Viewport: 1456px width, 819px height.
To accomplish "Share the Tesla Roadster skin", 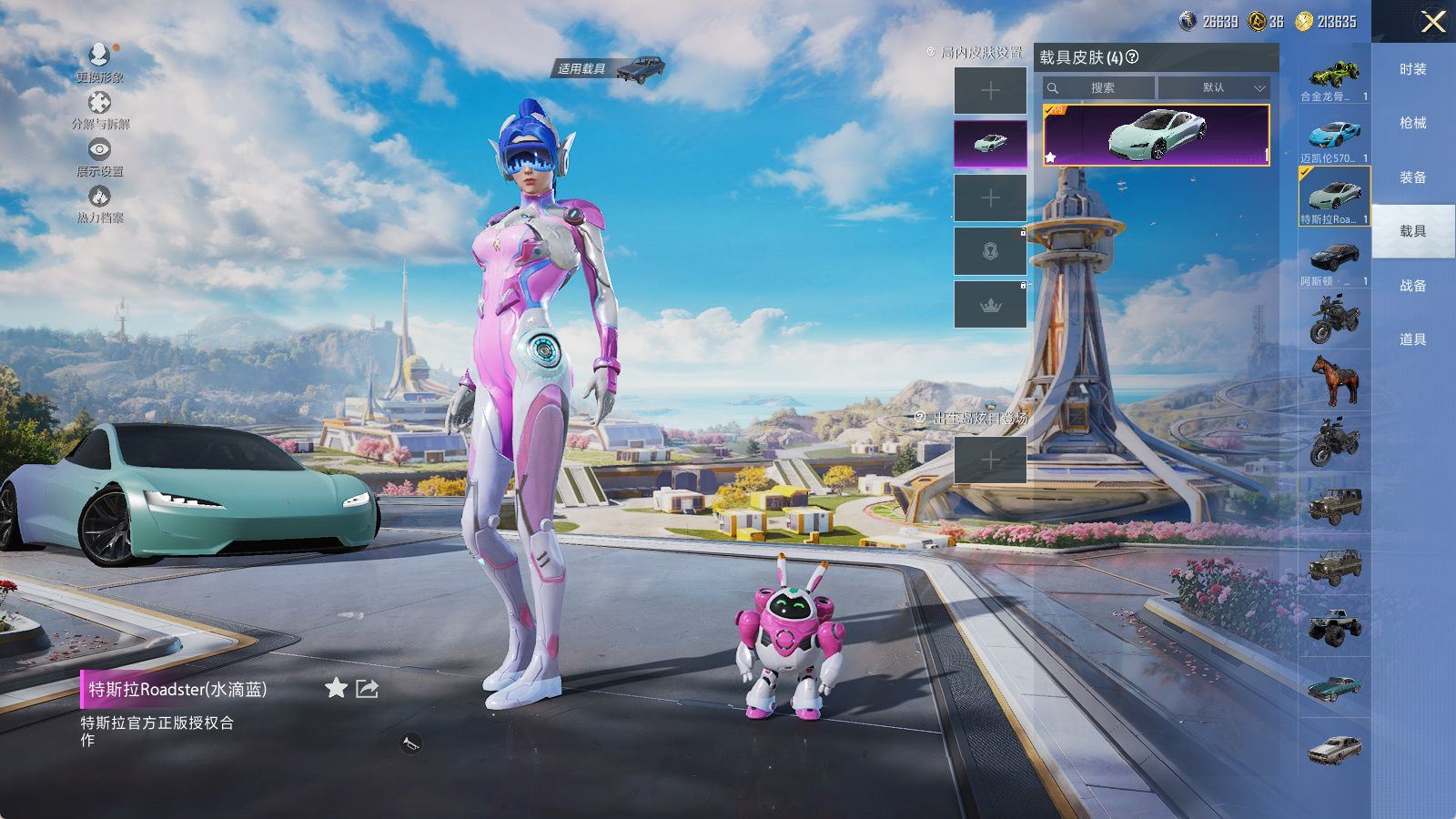I will pos(367,688).
